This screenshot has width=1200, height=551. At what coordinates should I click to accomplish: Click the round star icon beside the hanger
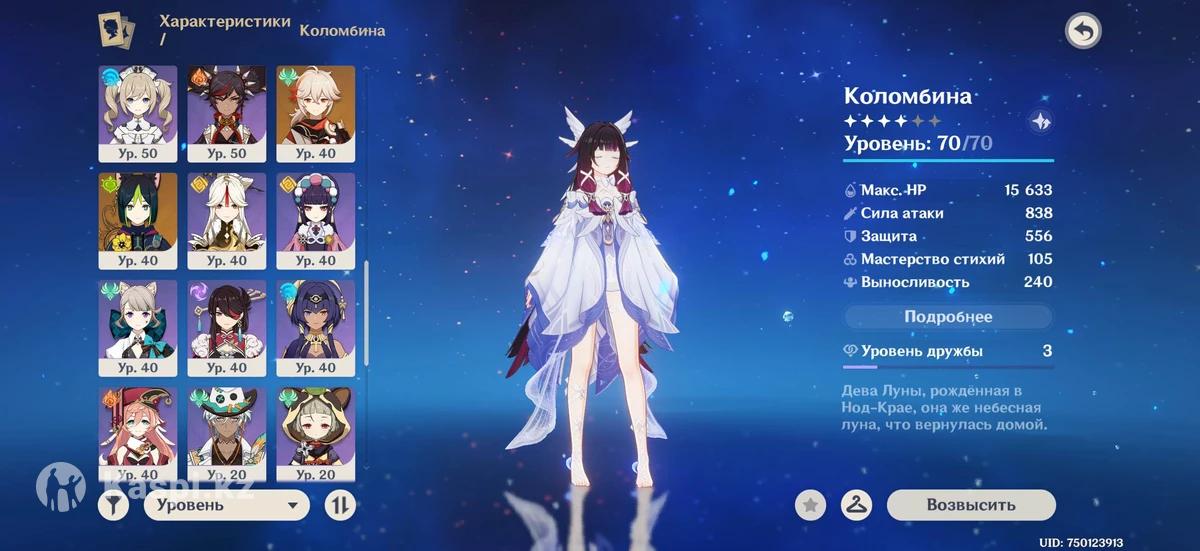810,505
